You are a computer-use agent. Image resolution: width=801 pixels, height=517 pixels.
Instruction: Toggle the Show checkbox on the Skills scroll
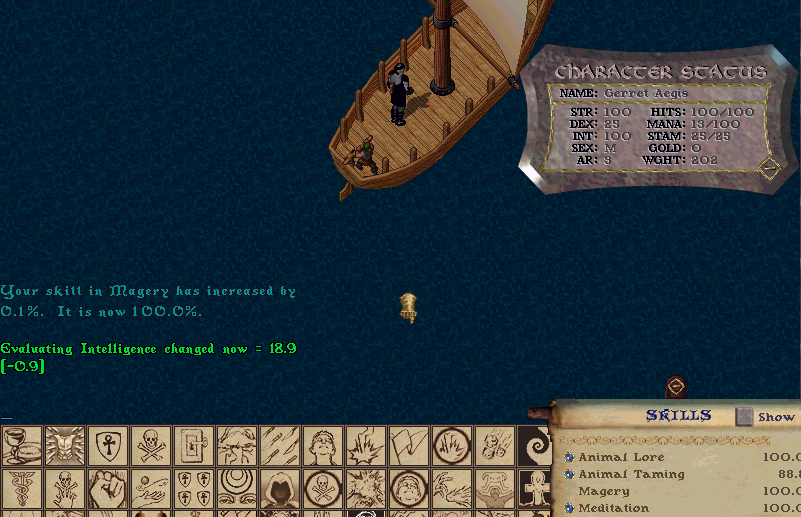[744, 416]
